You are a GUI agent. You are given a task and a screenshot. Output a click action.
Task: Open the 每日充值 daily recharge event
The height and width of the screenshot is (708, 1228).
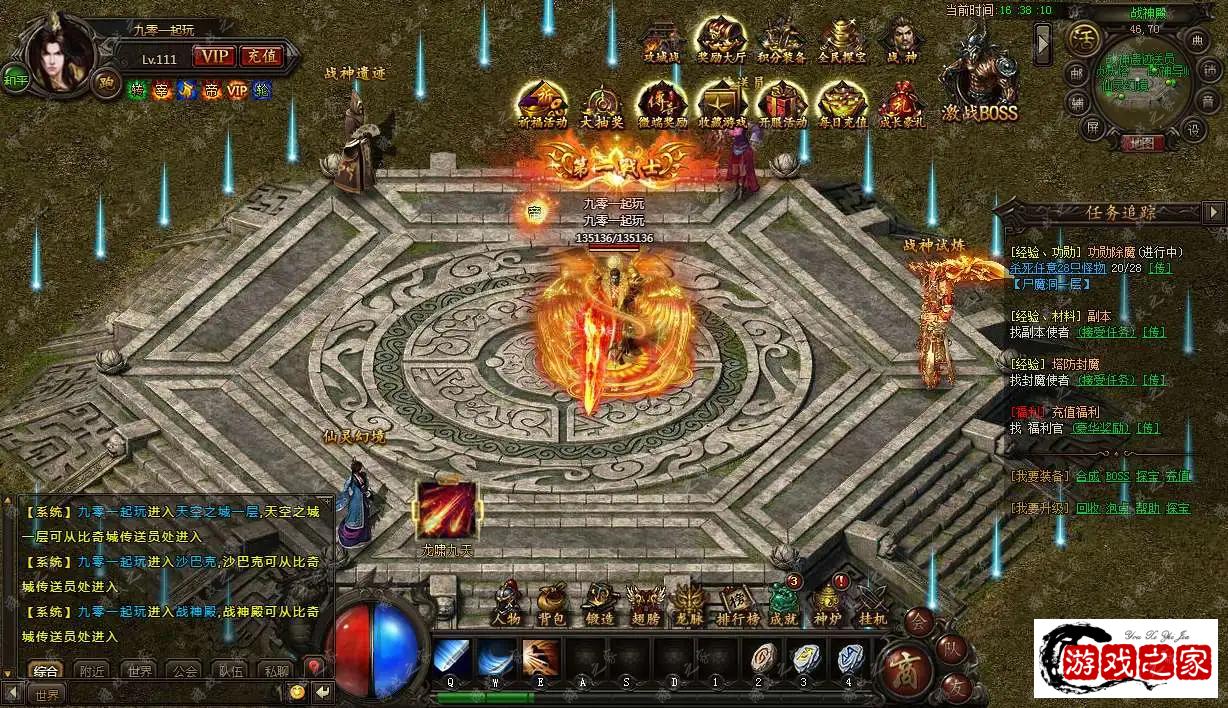pyautogui.click(x=842, y=106)
